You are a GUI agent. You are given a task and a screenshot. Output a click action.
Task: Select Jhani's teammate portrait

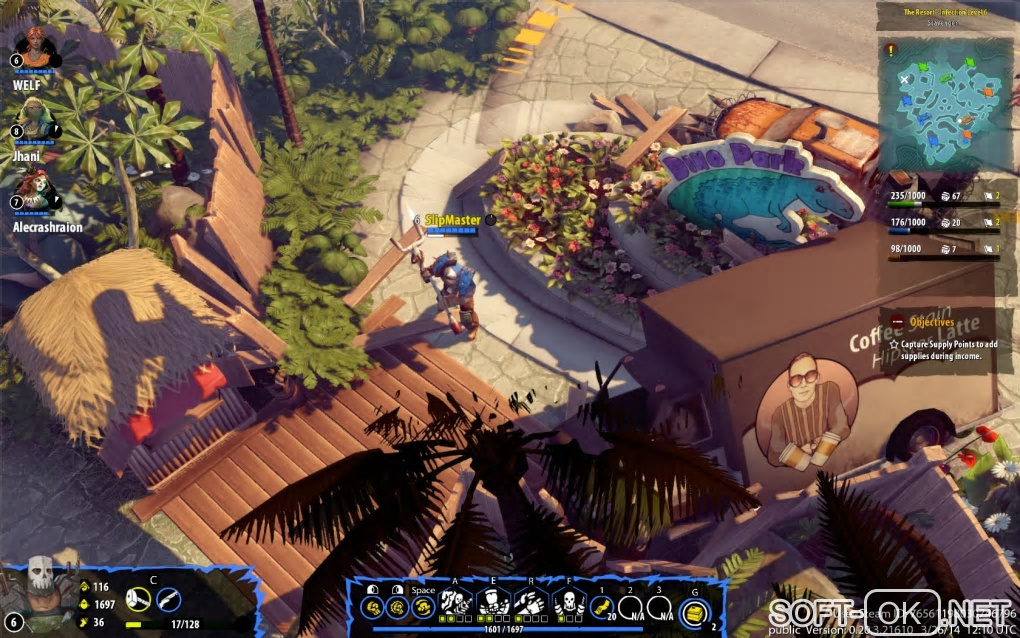(x=36, y=119)
